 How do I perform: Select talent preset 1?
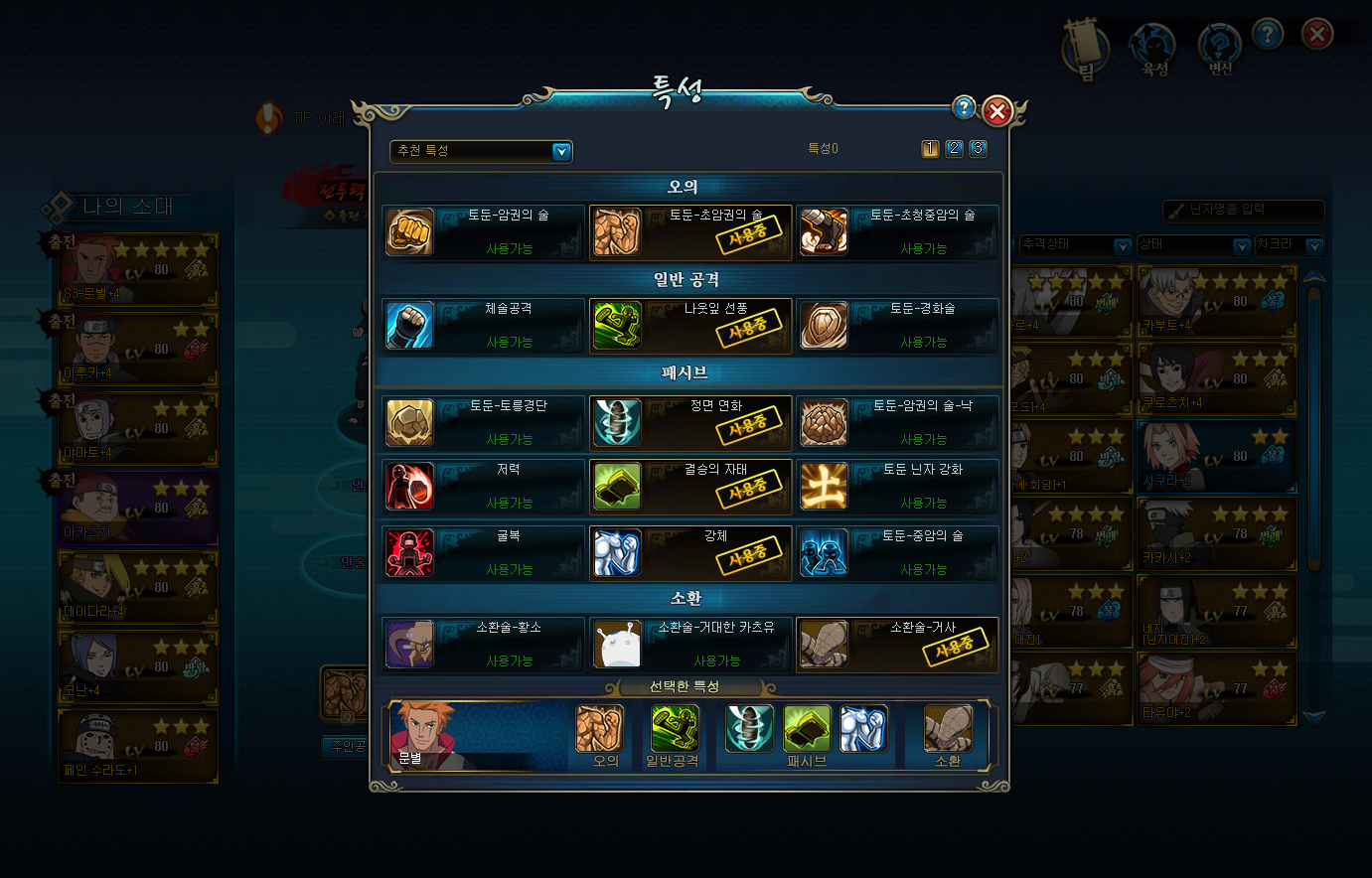coord(930,148)
